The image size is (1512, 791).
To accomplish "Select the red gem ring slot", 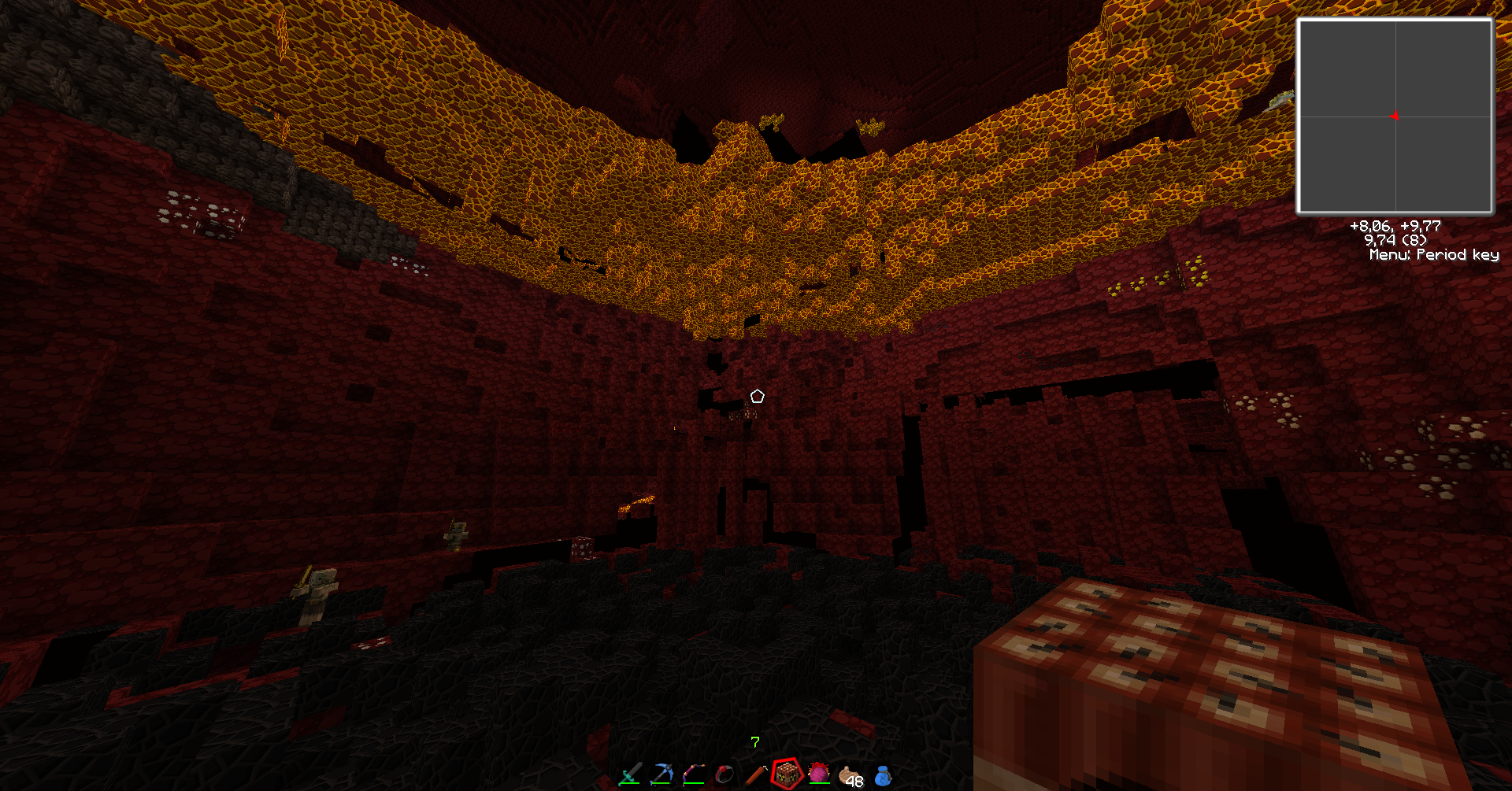I will [x=724, y=774].
